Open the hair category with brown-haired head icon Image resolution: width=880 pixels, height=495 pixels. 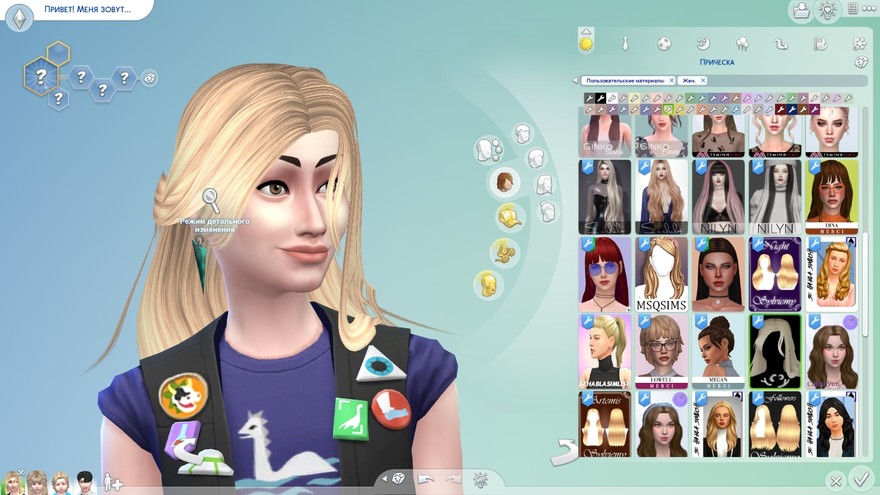tap(506, 182)
